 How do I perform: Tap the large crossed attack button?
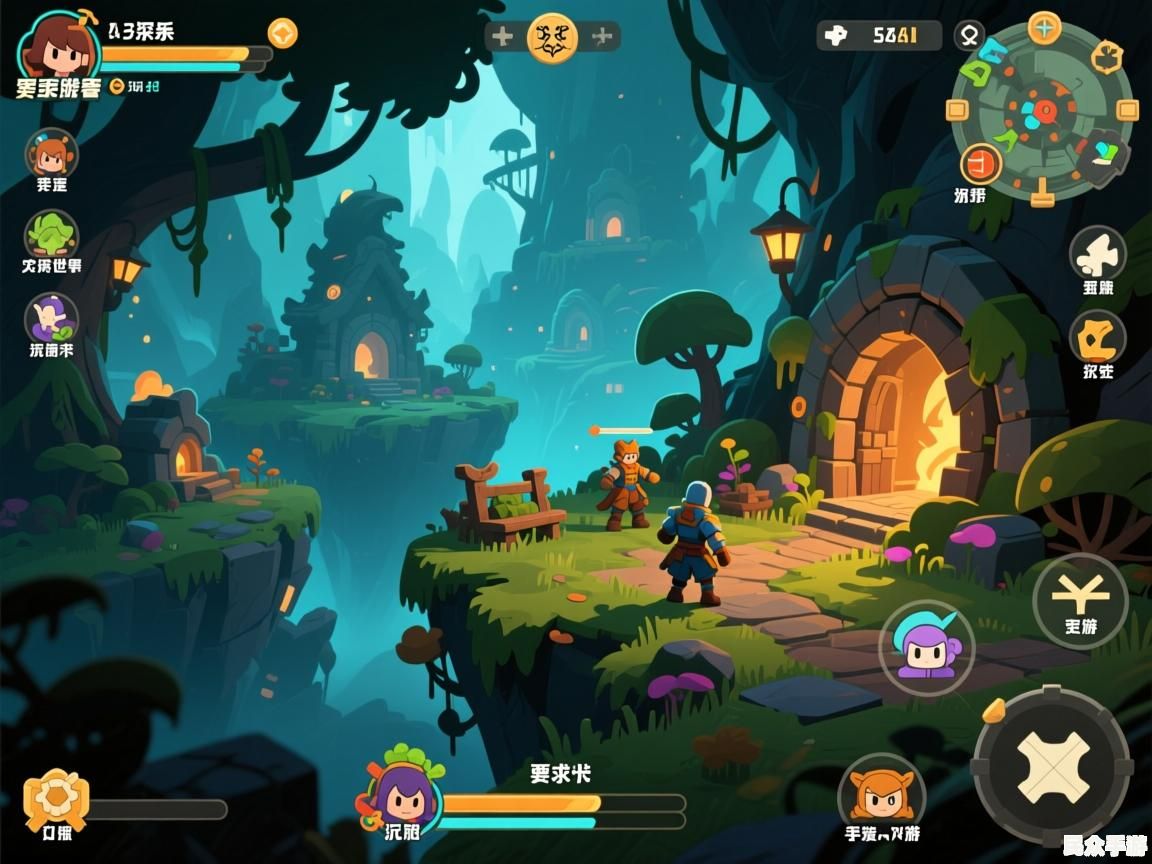pyautogui.click(x=1052, y=766)
